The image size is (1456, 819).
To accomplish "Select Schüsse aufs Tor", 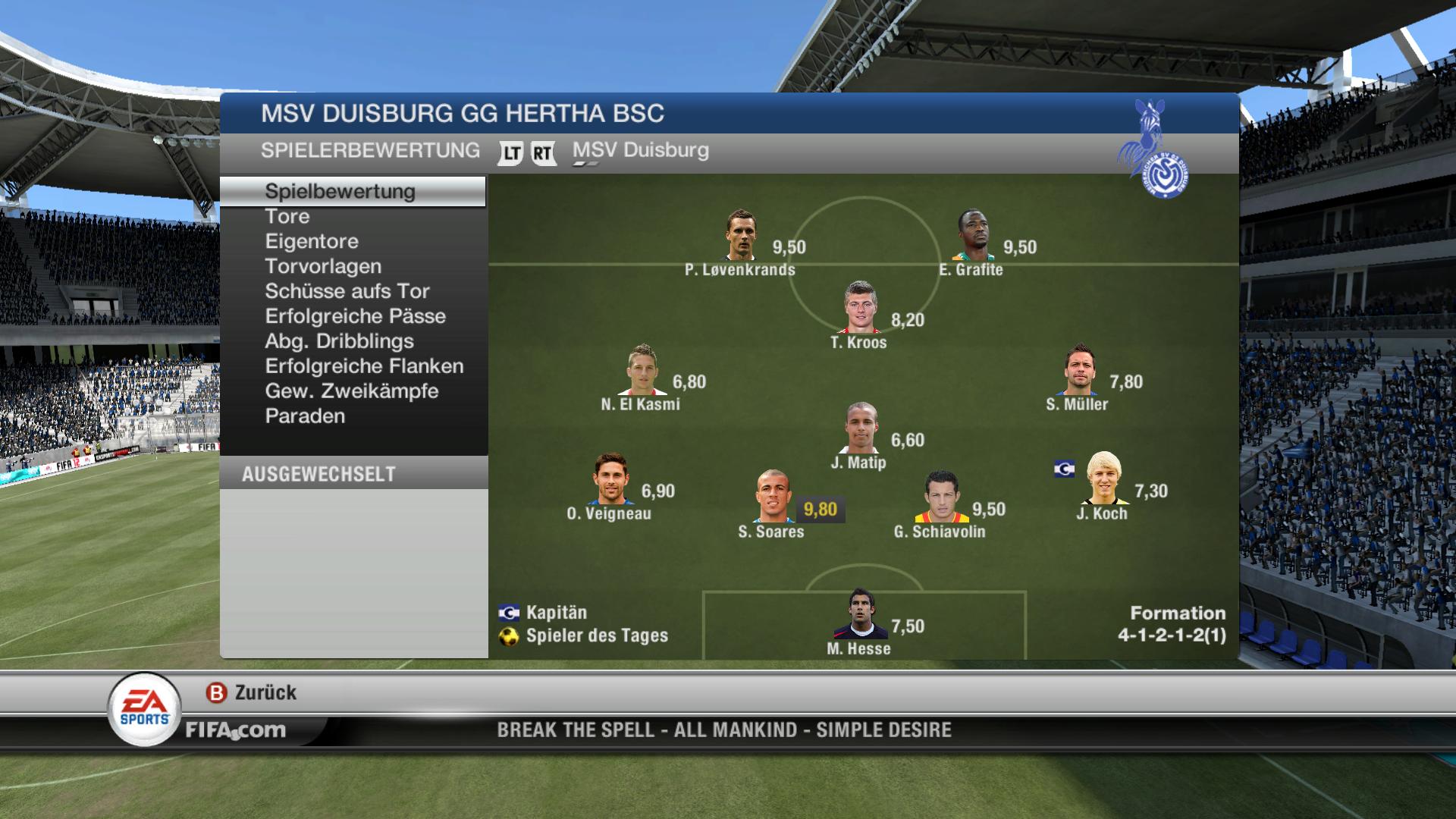I will pos(347,292).
